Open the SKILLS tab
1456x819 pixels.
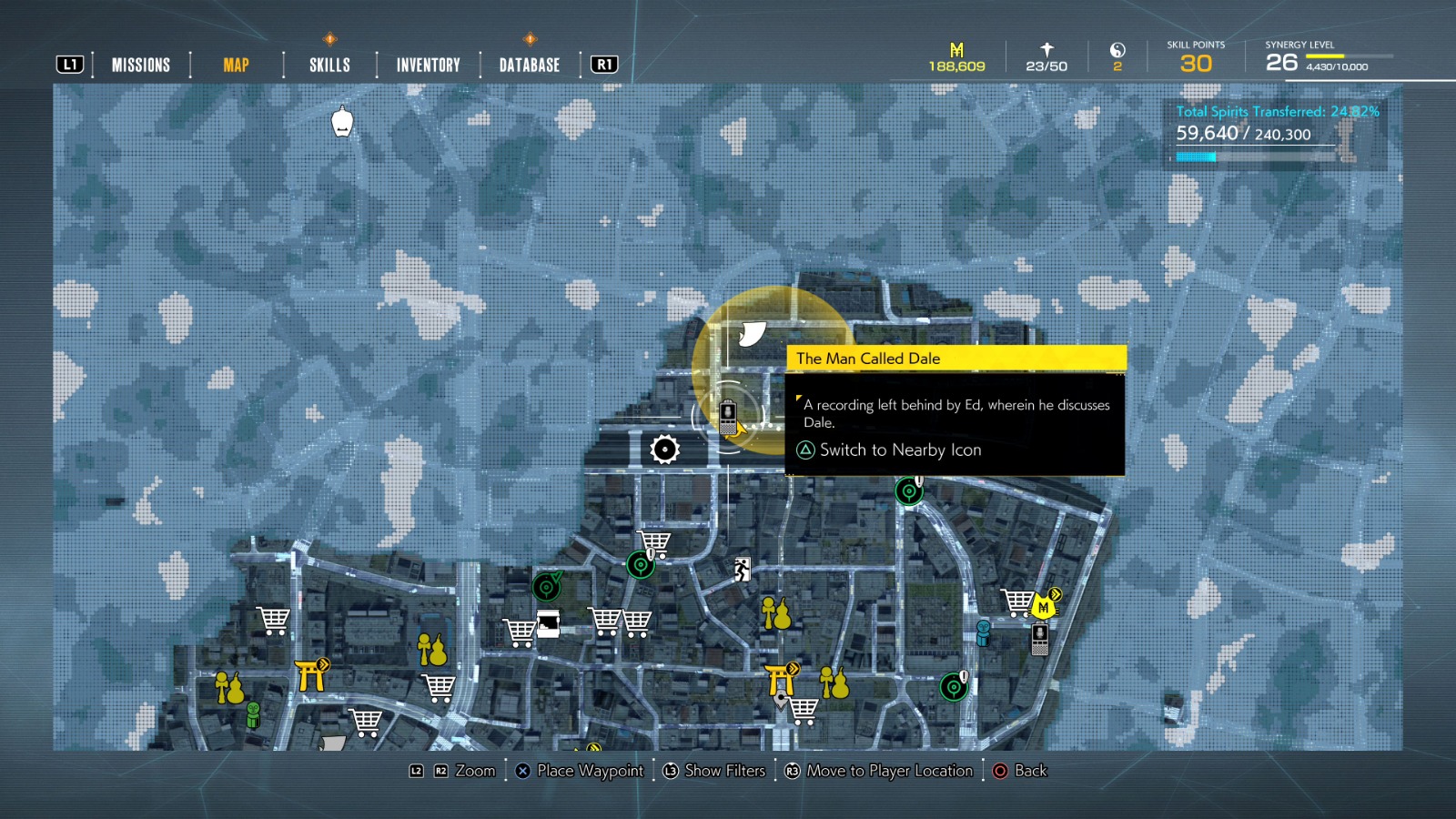pyautogui.click(x=328, y=64)
